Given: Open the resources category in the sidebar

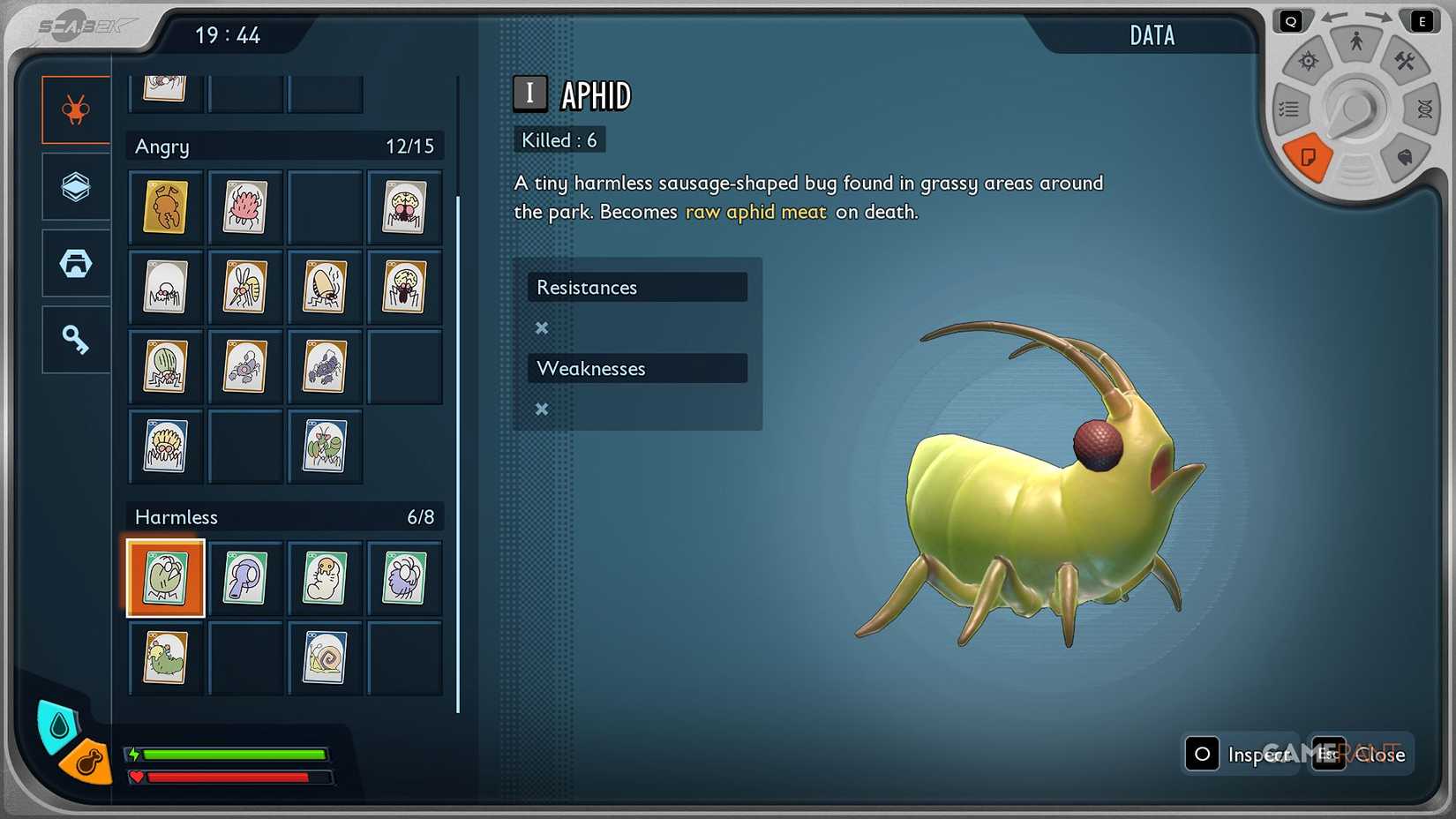Looking at the screenshot, I should pos(75,187).
